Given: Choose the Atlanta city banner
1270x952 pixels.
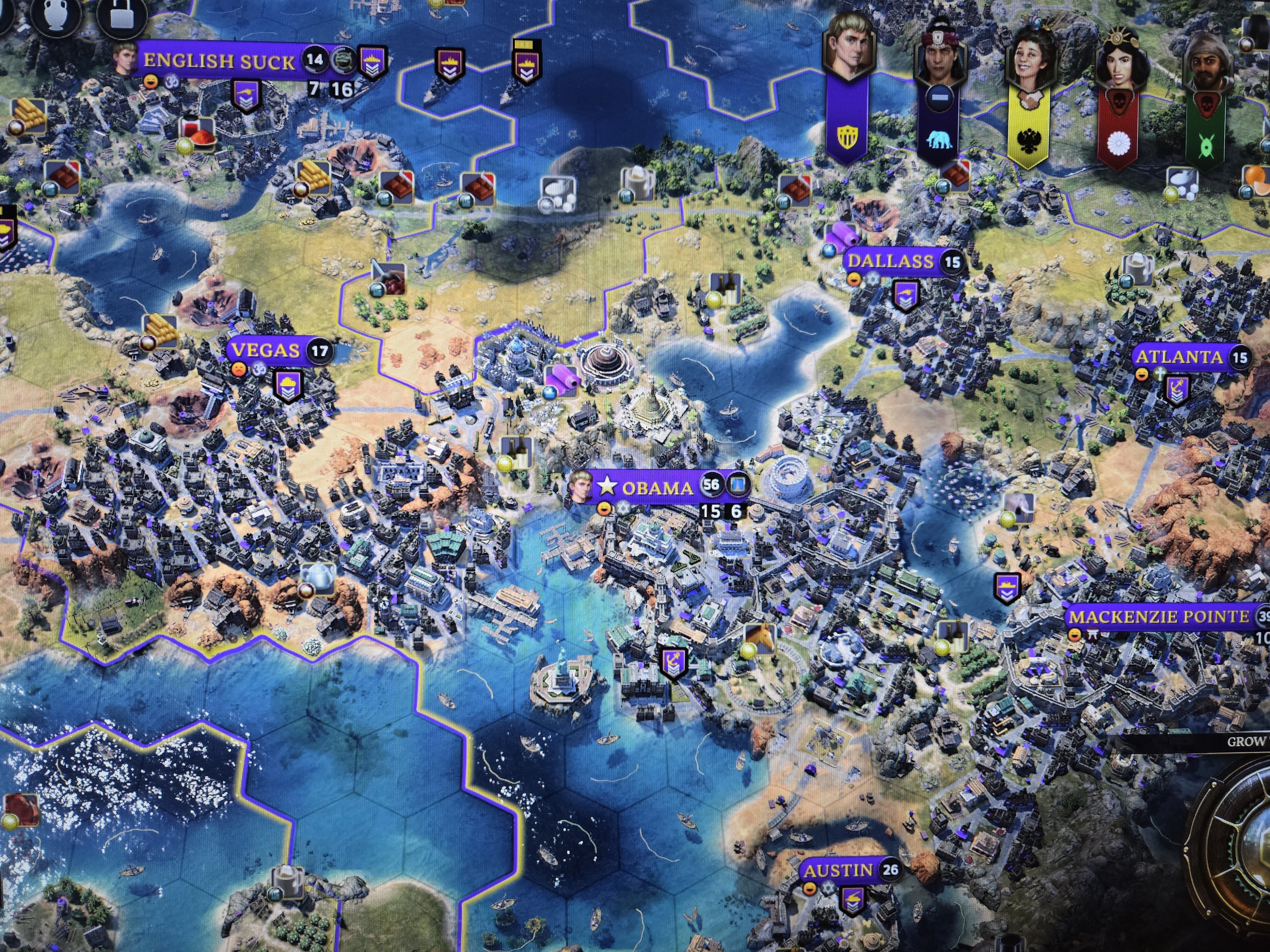Looking at the screenshot, I should (1179, 357).
